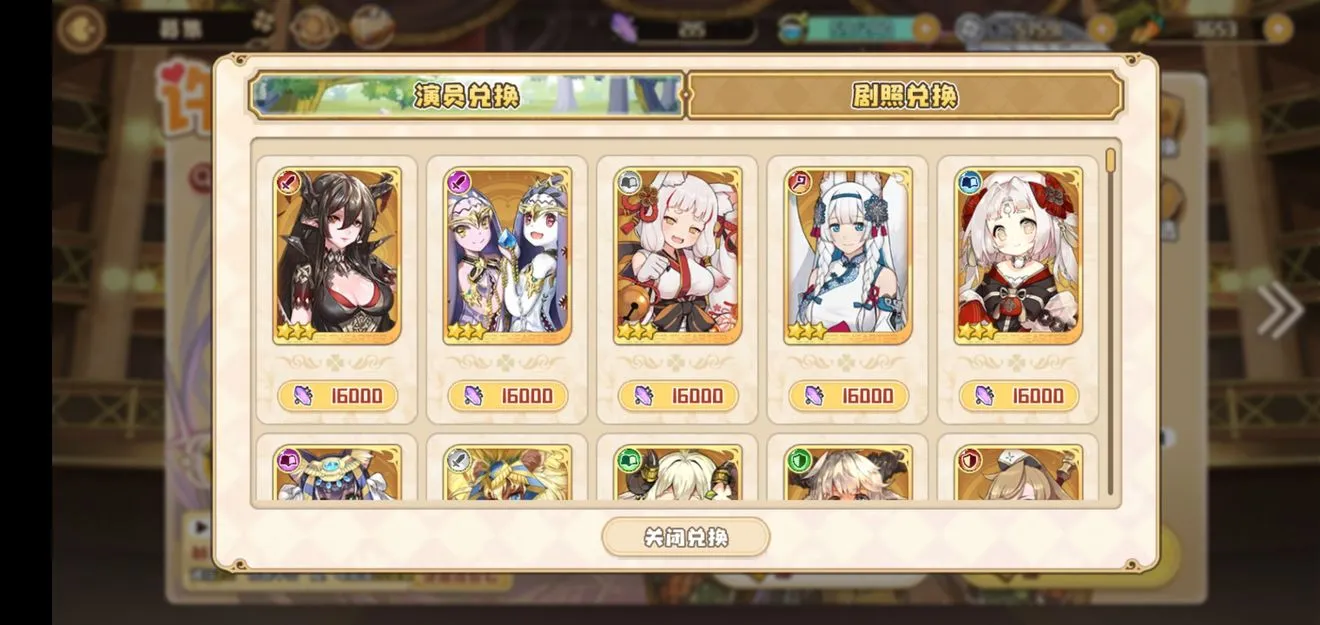
Task: Buy the horned demon card for 16000
Action: (x=337, y=396)
